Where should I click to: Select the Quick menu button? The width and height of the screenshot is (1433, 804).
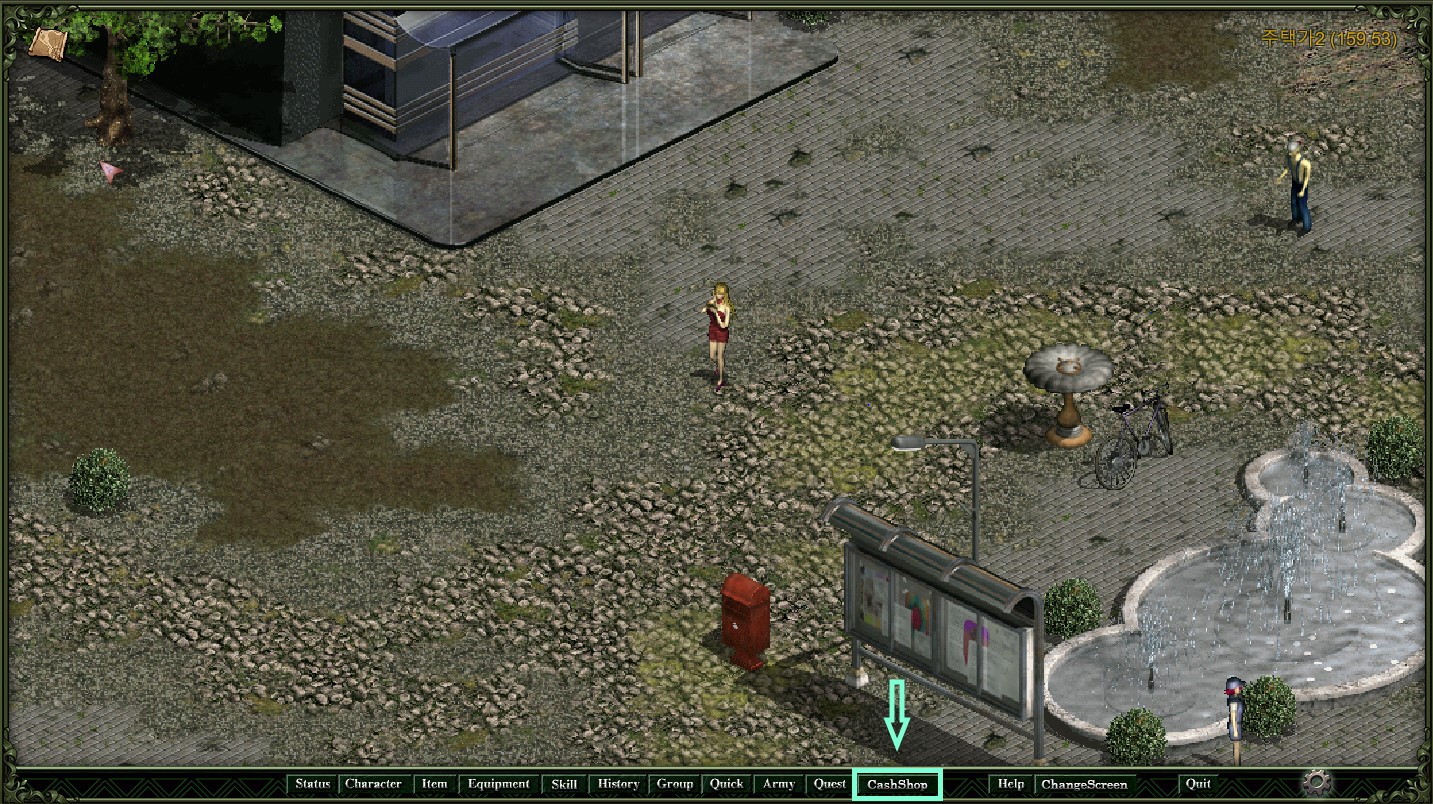727,784
